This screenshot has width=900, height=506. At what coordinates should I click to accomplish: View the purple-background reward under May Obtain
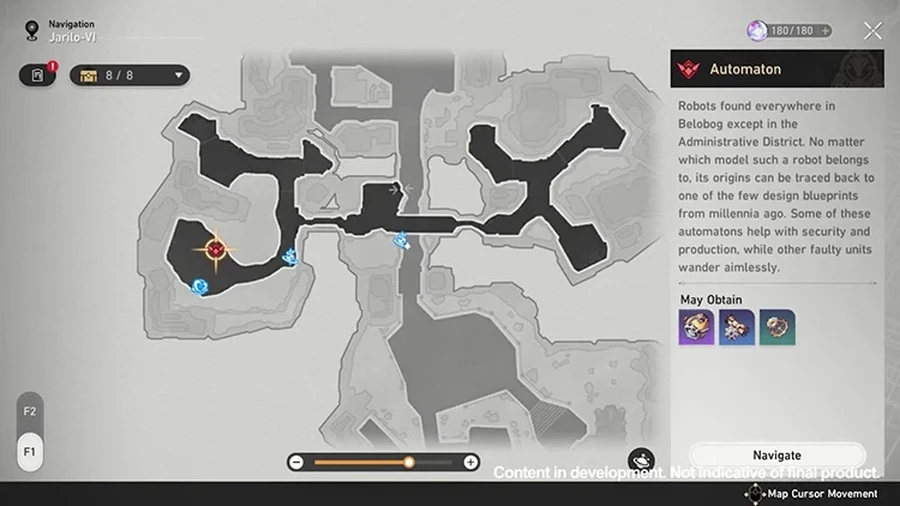pyautogui.click(x=696, y=328)
